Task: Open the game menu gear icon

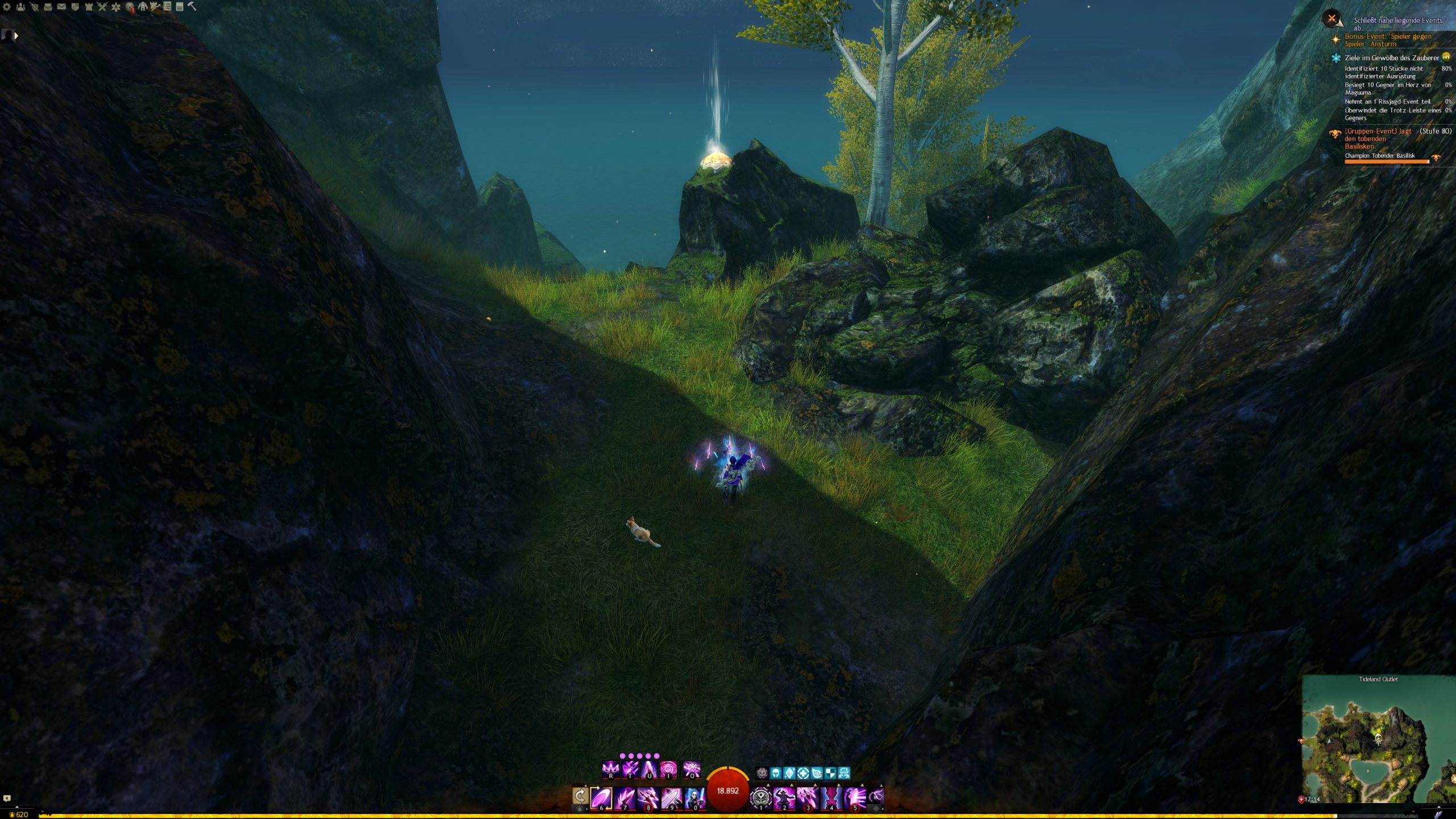Action: coord(7,7)
